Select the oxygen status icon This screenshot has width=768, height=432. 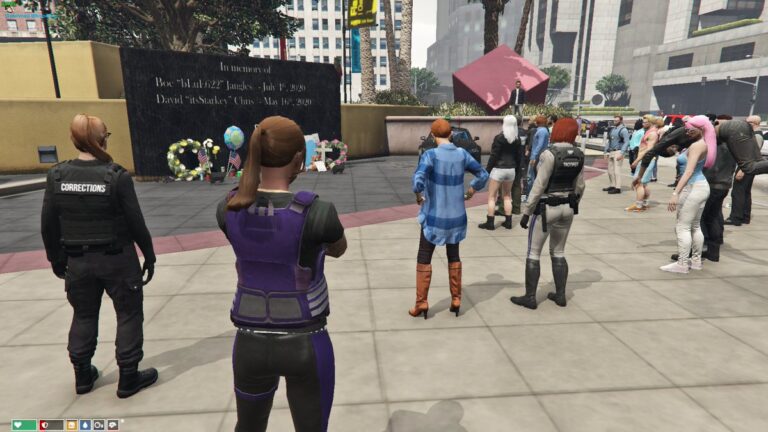pos(99,425)
